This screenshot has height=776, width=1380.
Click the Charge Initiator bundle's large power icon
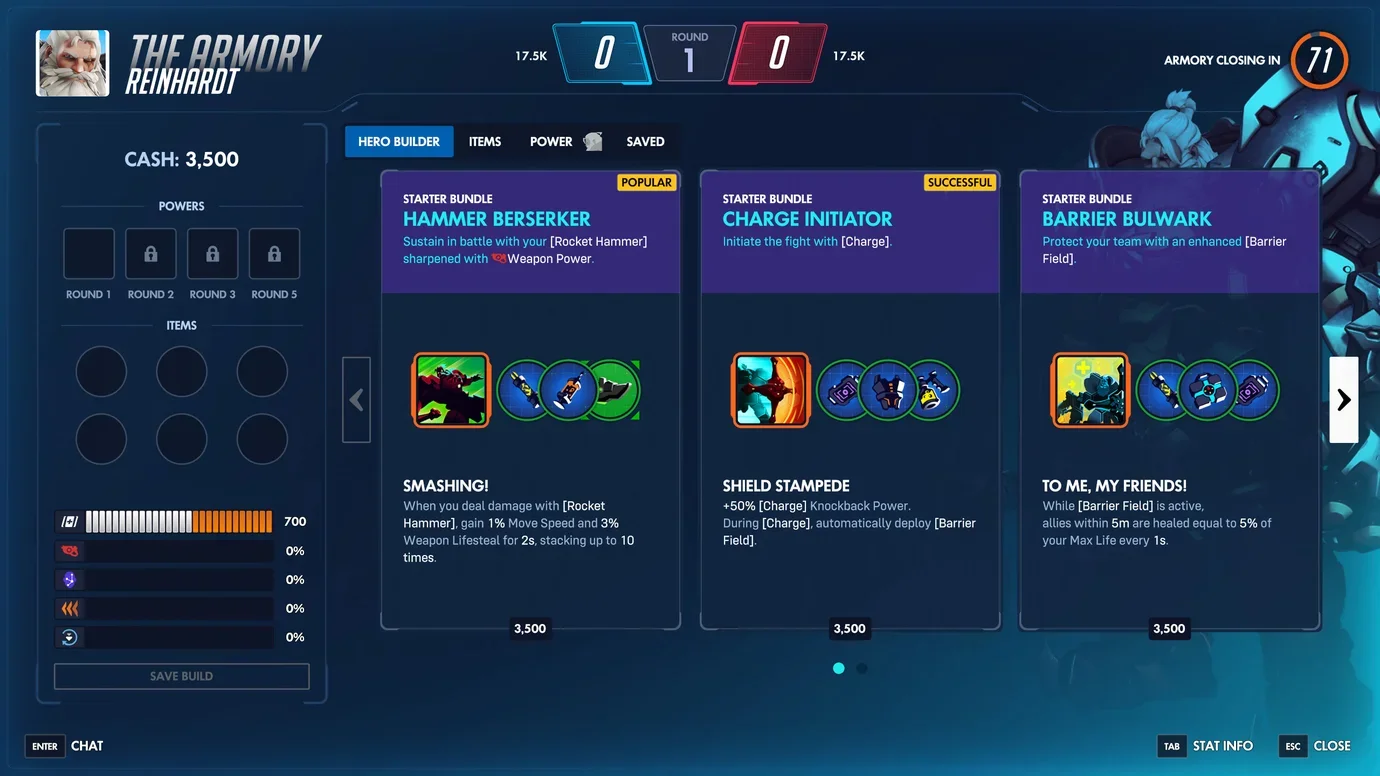(770, 390)
